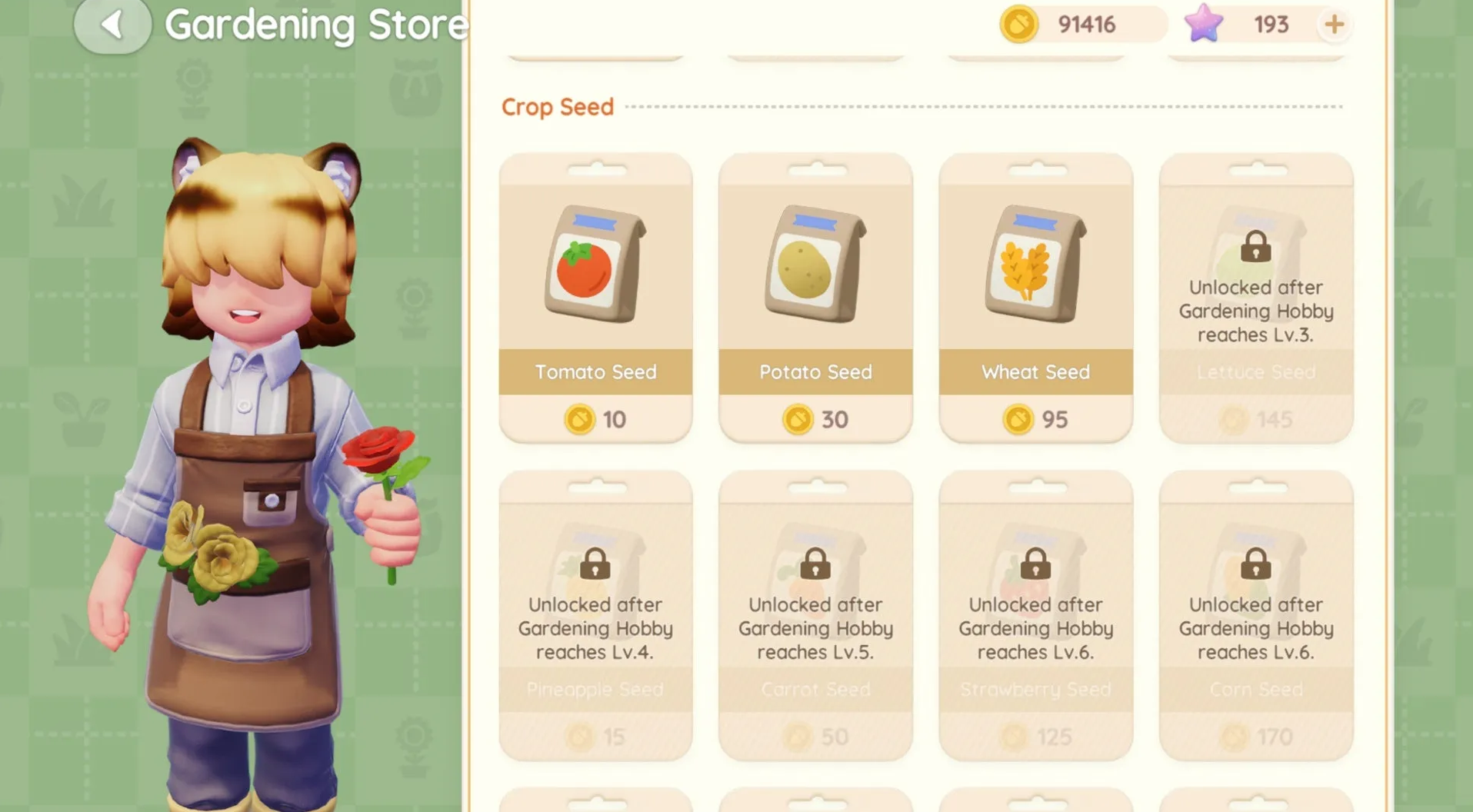Select the Potato Seed card

point(815,296)
